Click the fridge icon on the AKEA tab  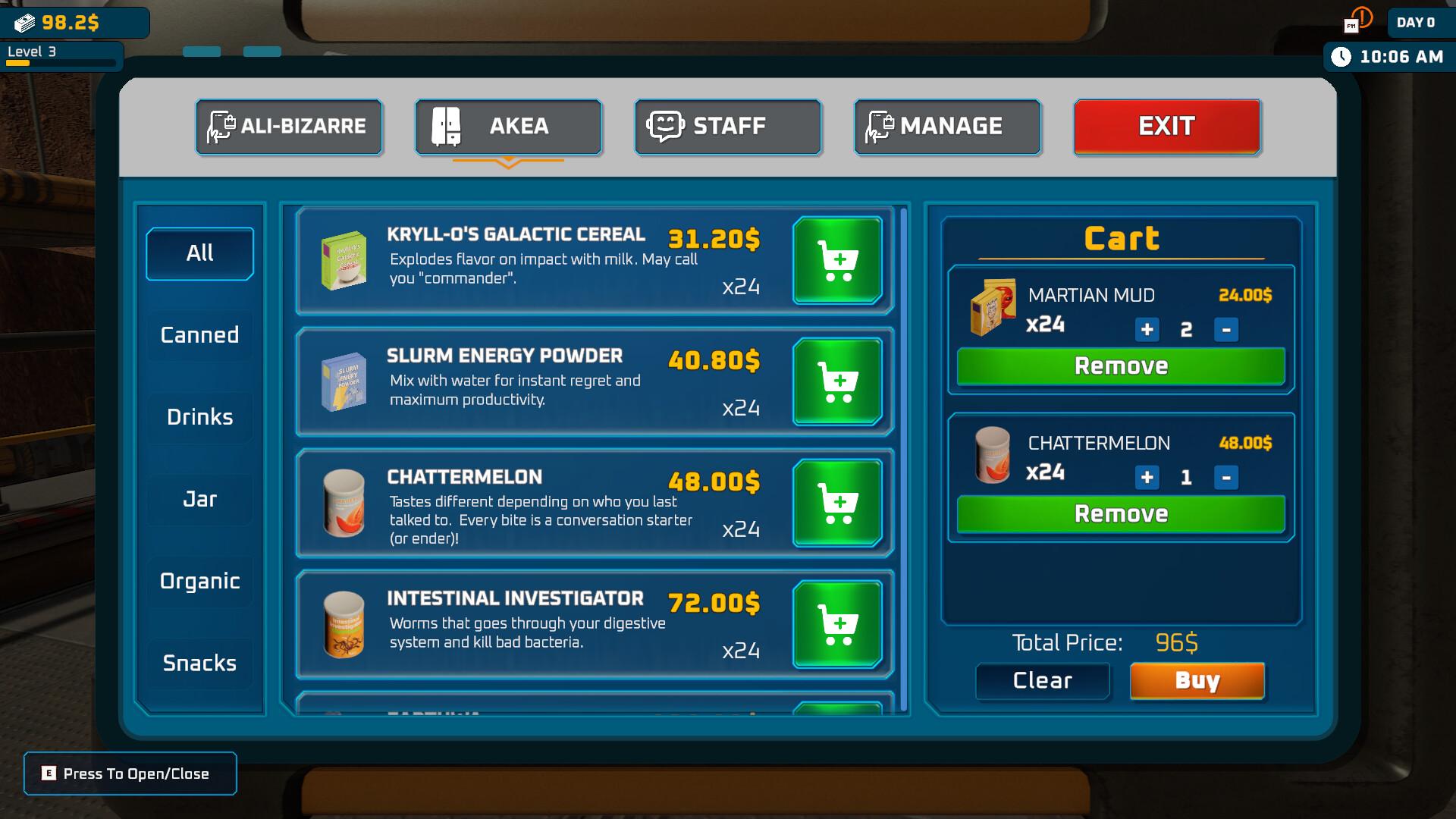click(x=447, y=126)
